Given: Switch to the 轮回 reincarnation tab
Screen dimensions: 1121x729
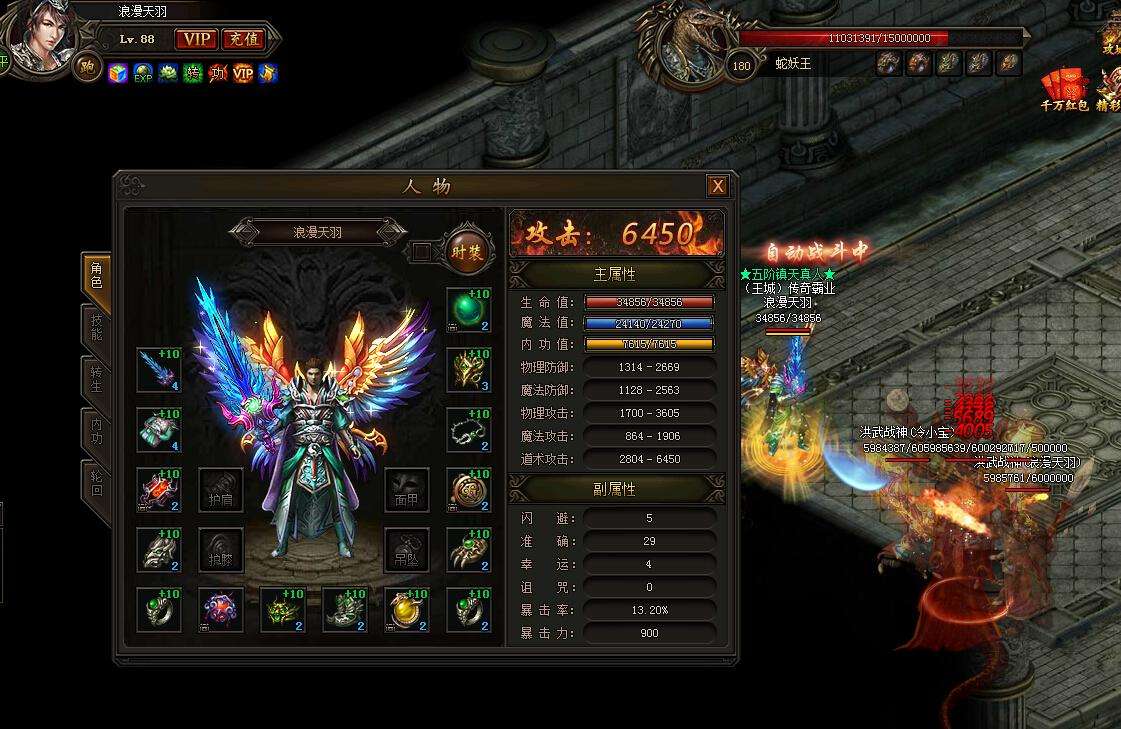Looking at the screenshot, I should tap(96, 483).
